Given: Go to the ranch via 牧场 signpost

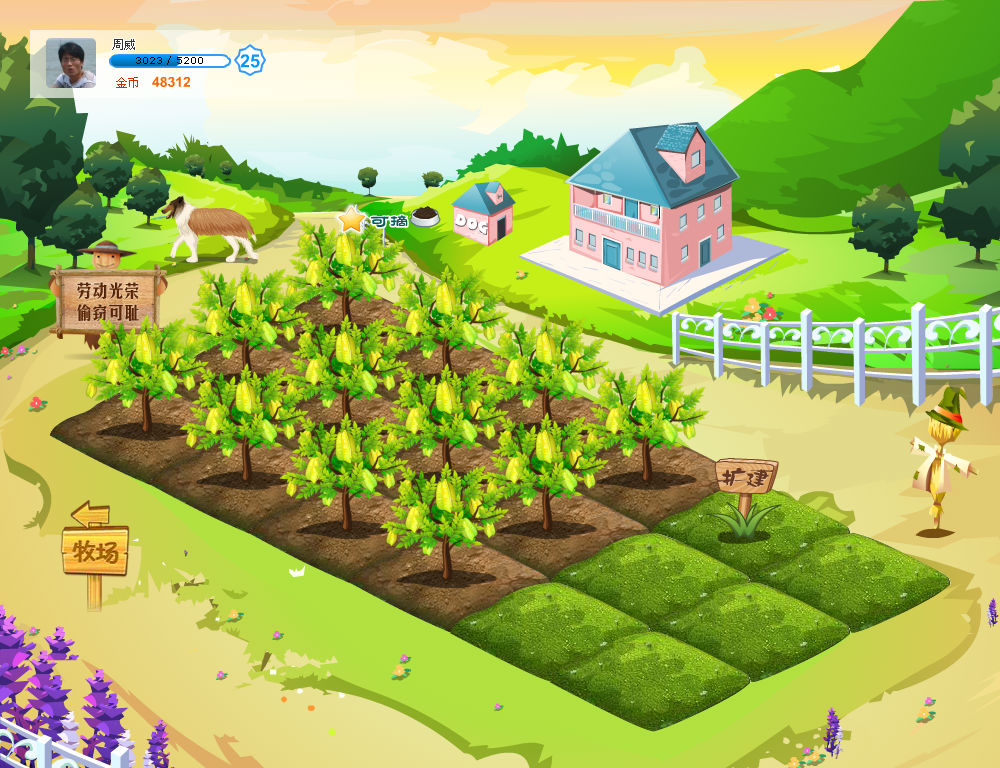Looking at the screenshot, I should (x=95, y=550).
